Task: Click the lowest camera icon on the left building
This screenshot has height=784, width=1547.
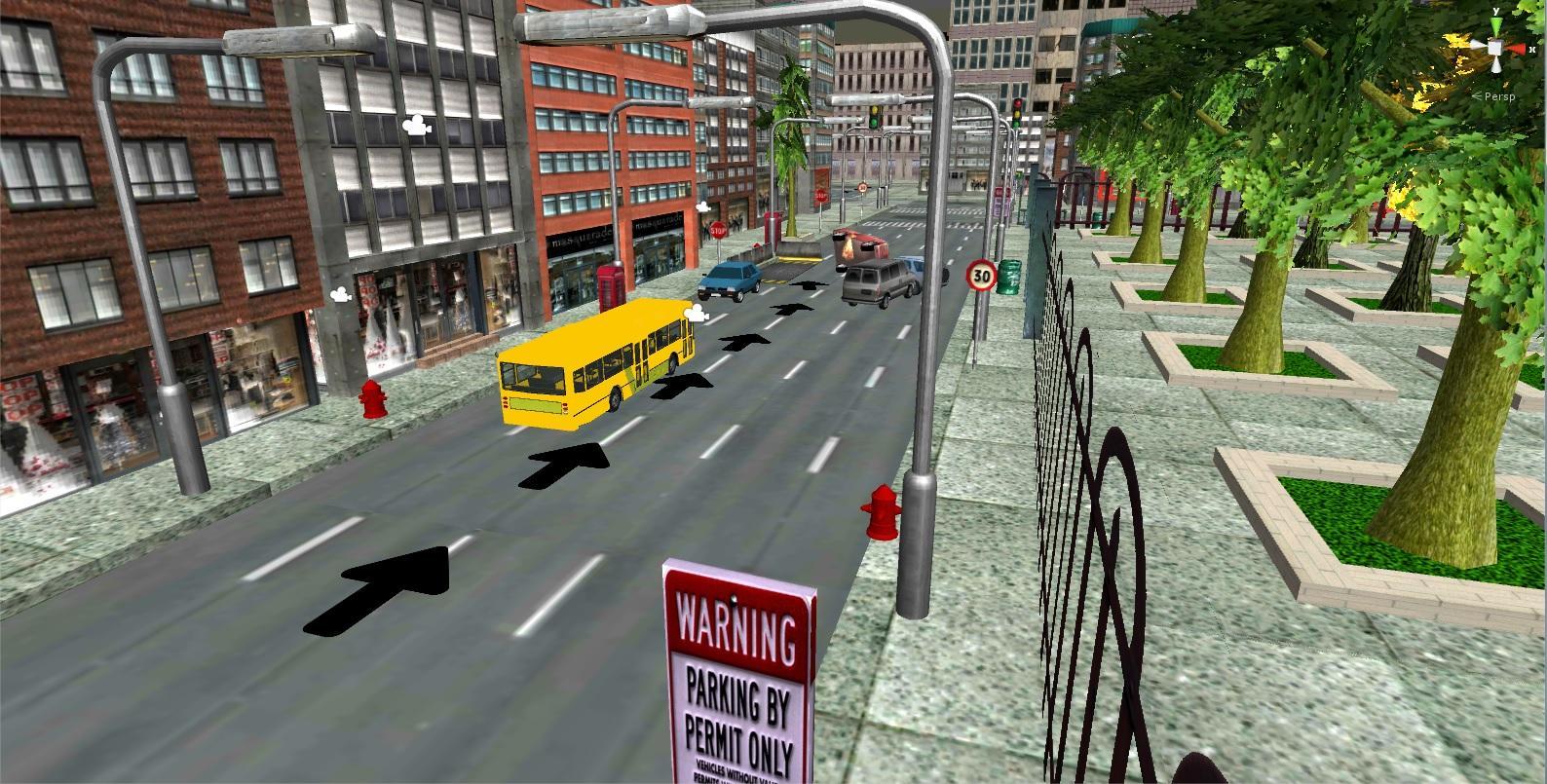Action: tap(339, 292)
